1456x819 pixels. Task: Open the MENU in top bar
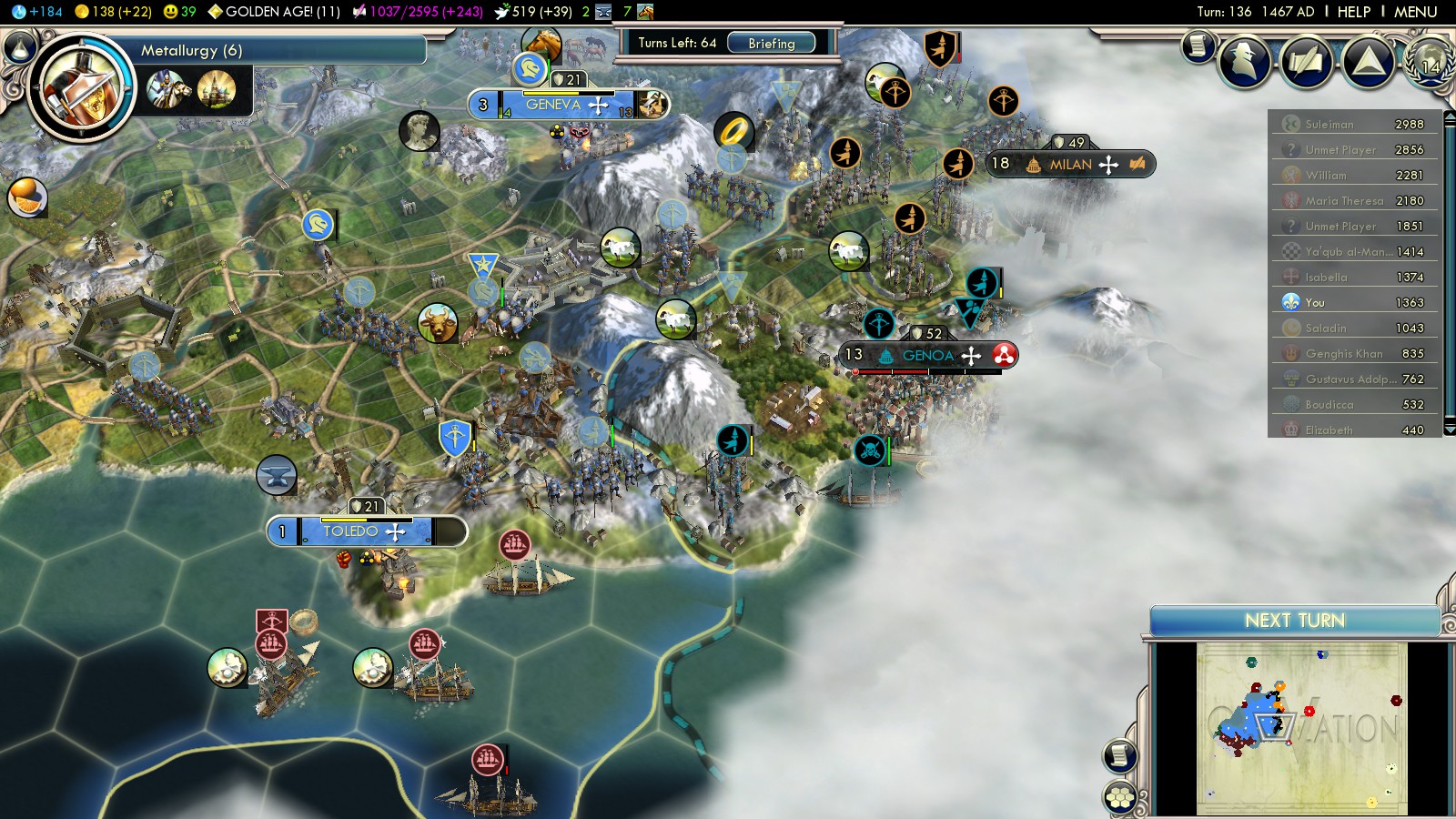click(x=1415, y=12)
